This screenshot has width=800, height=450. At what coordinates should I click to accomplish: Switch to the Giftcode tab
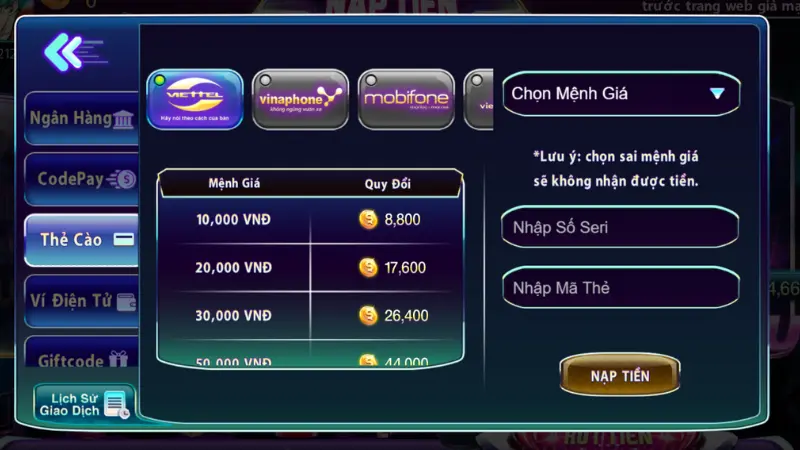tap(82, 361)
